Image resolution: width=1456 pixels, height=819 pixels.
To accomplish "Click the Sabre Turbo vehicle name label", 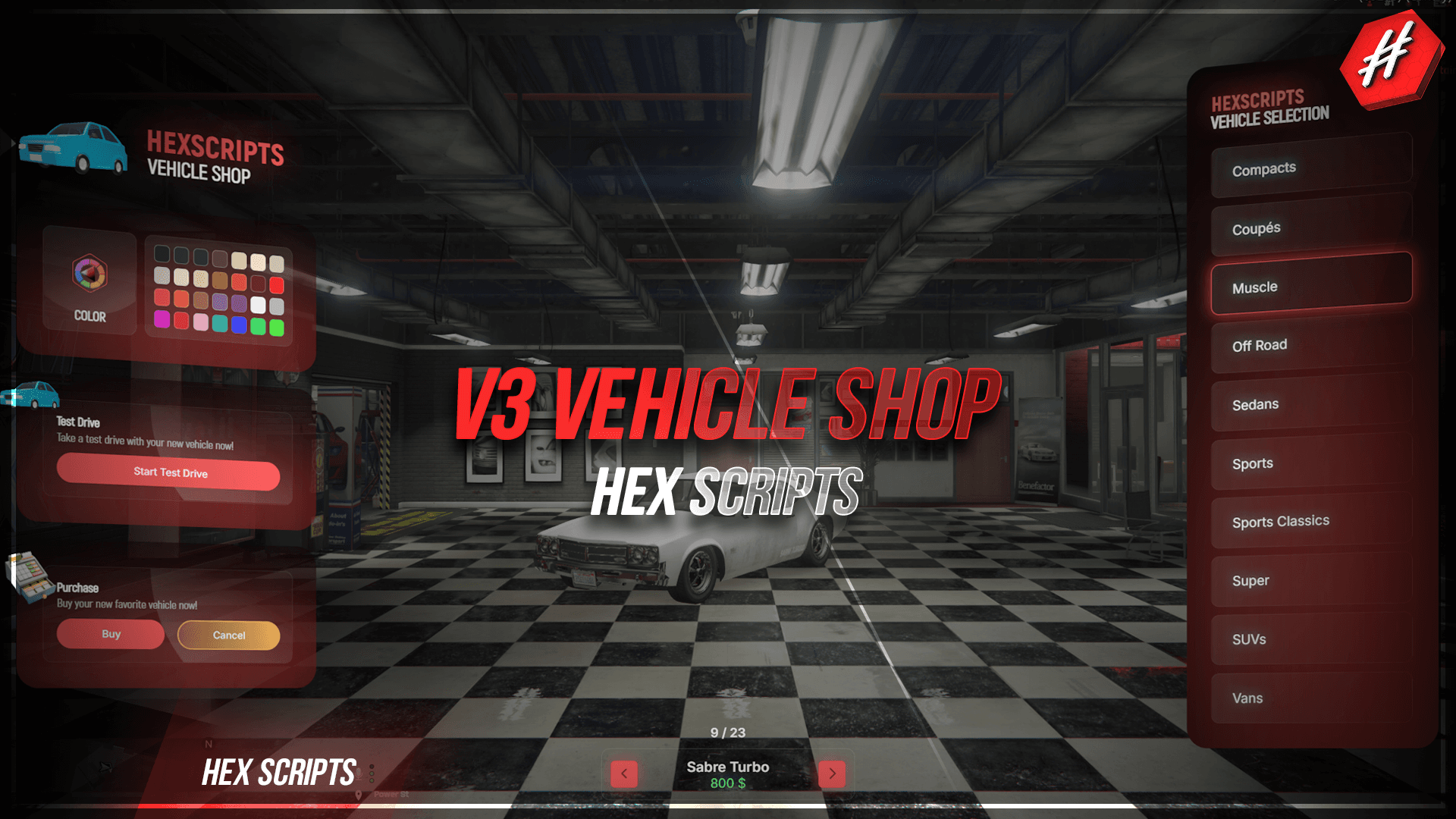I will (727, 767).
